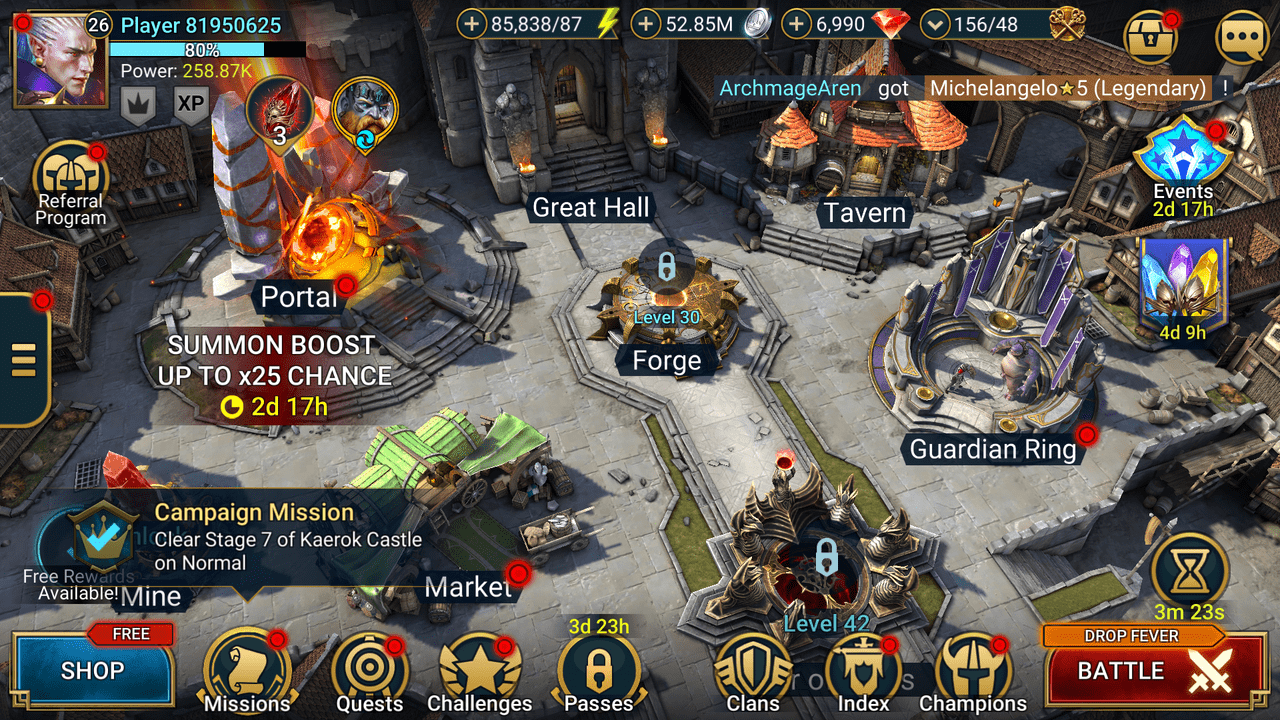Open the locked Passes icon
The height and width of the screenshot is (720, 1280).
pos(597,670)
